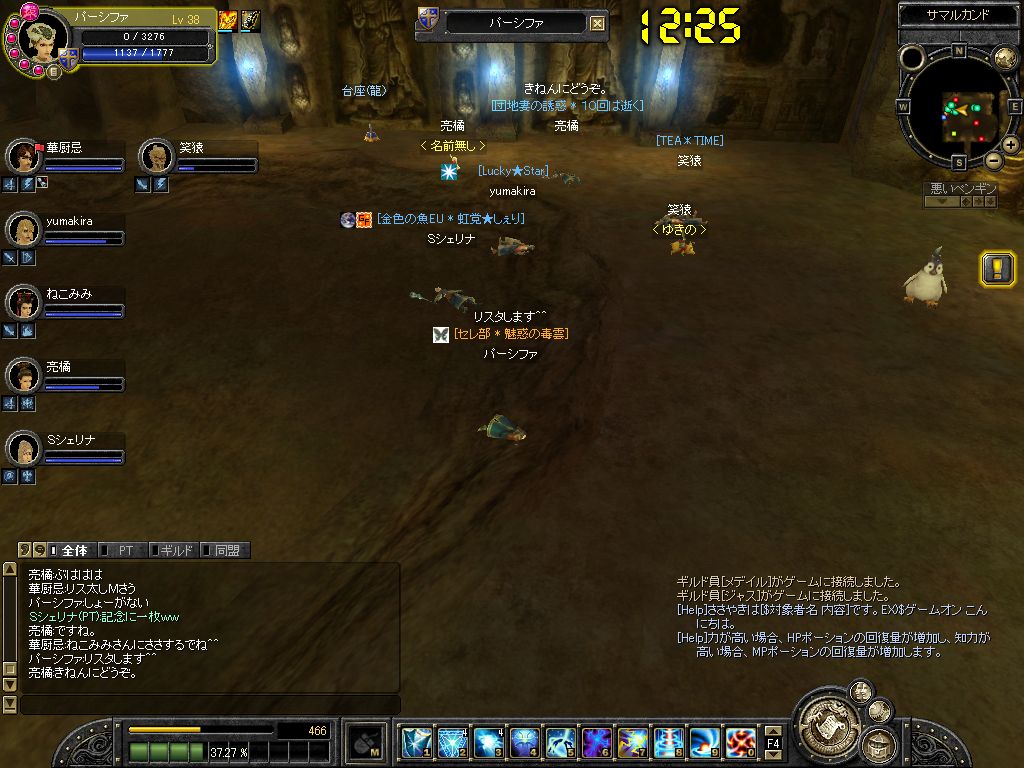1024x768 pixels.
Task: Select party member Sシェリナ portrait
Action: point(22,449)
